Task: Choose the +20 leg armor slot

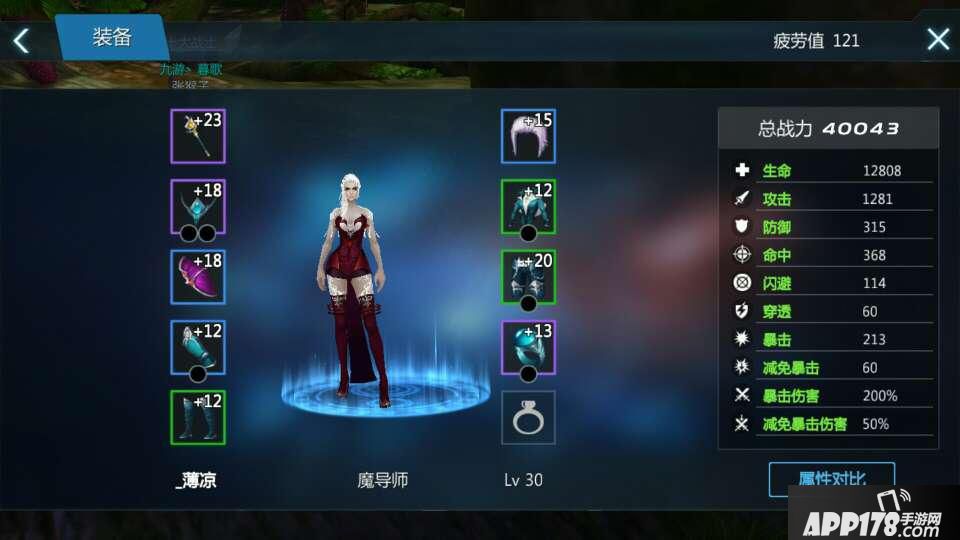Action: (528, 277)
